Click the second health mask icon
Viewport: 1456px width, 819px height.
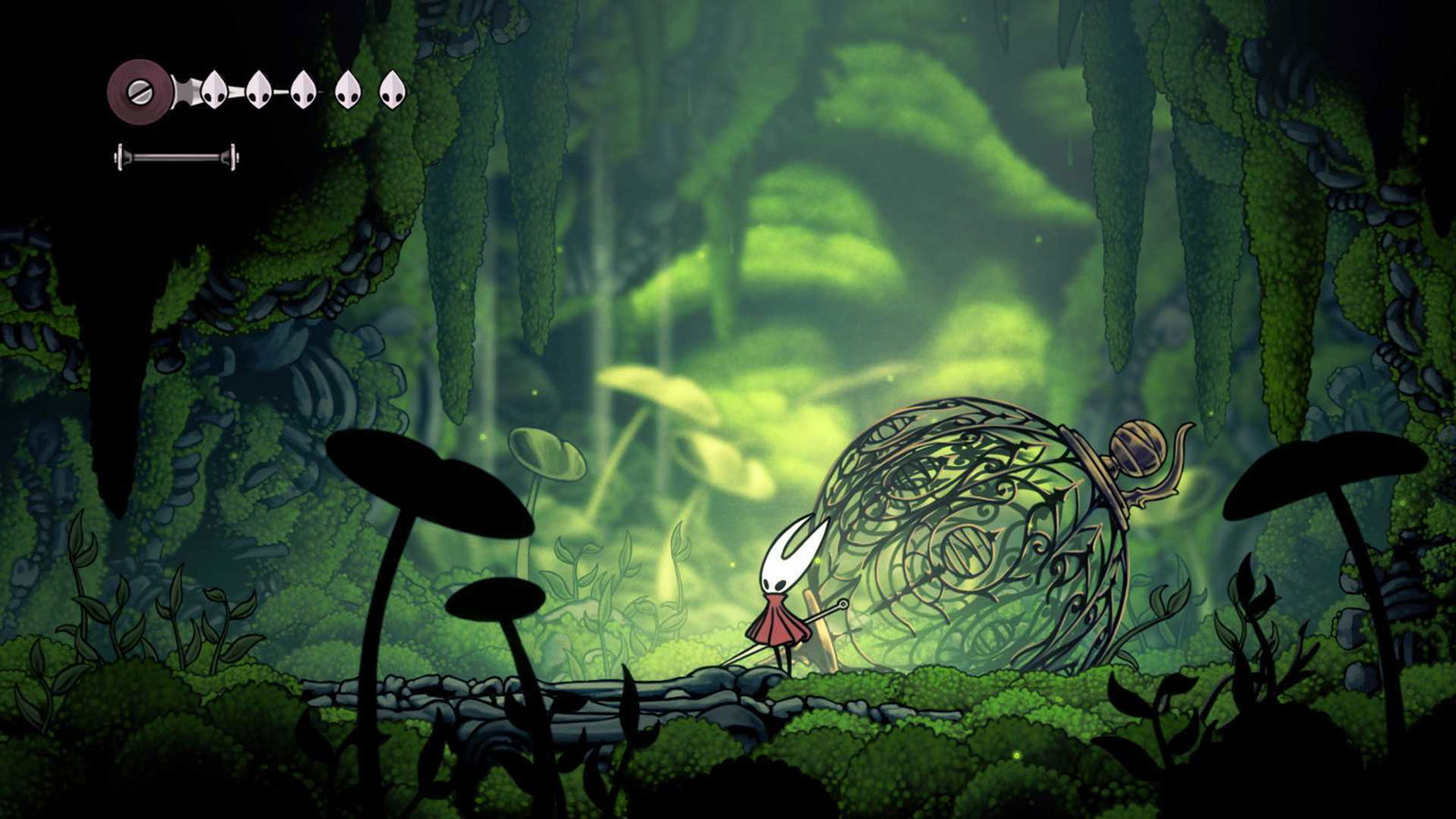258,89
